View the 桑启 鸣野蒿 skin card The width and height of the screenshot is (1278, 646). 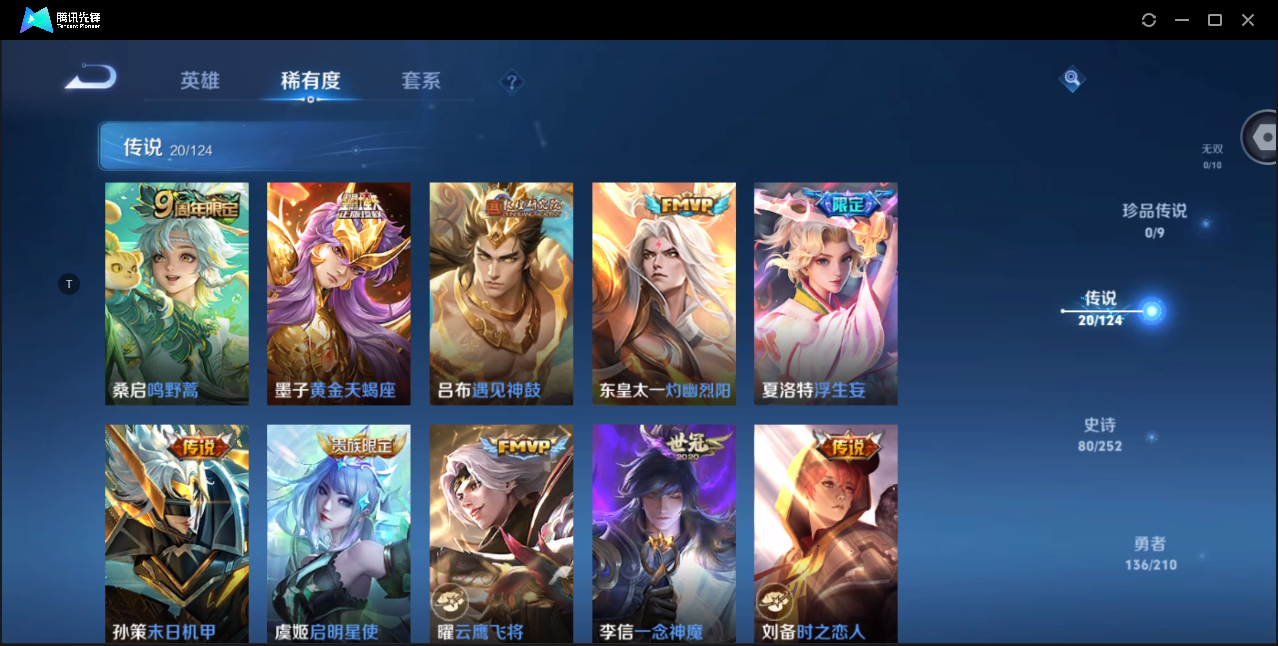pyautogui.click(x=177, y=293)
